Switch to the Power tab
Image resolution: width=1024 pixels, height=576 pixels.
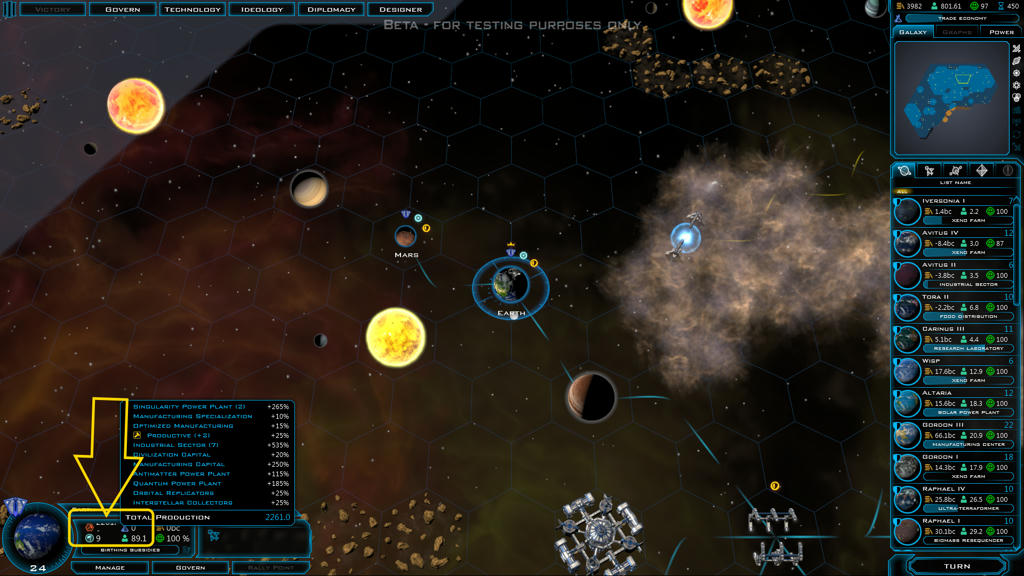(1001, 32)
